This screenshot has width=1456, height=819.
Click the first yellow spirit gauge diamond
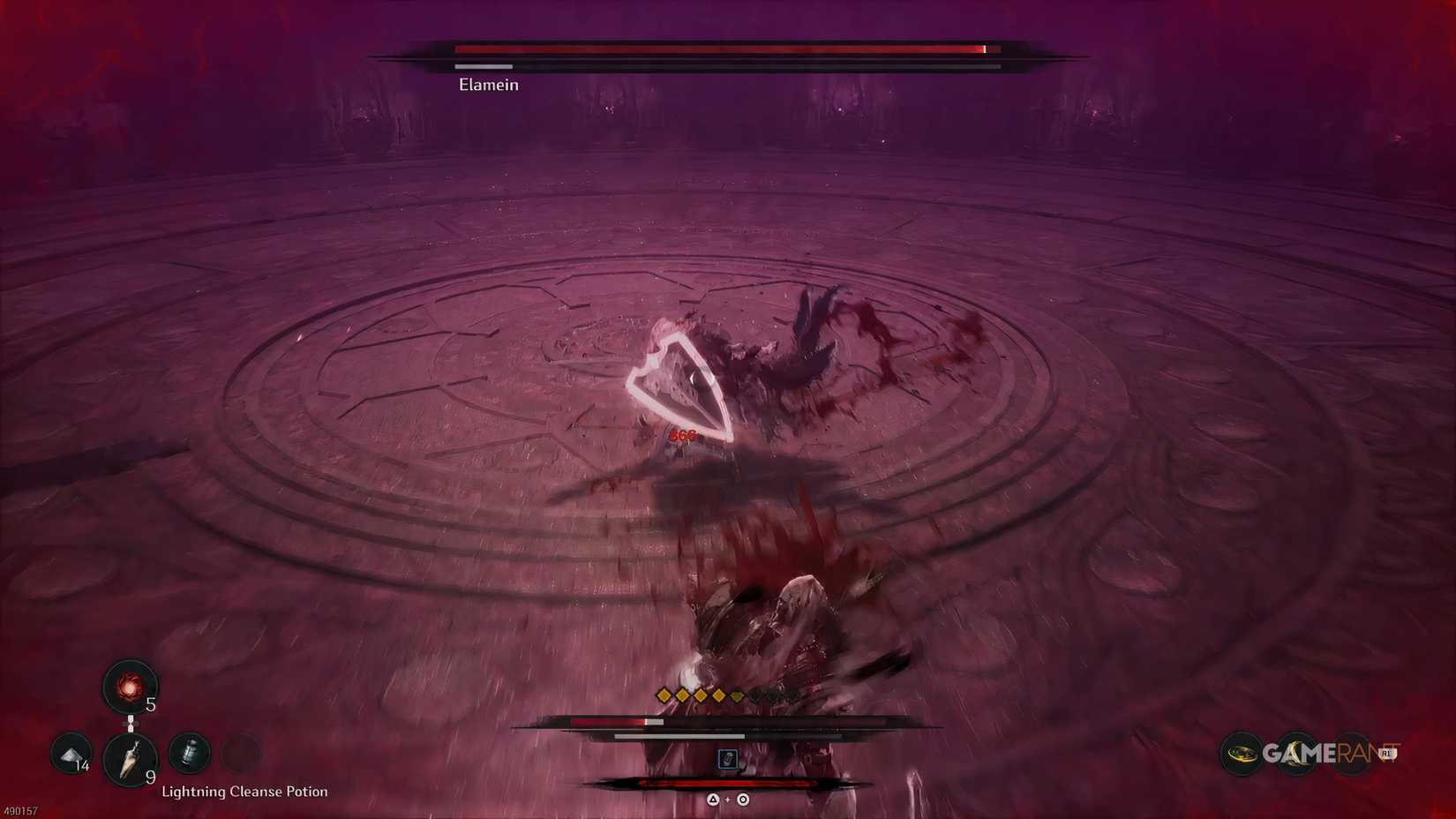664,695
